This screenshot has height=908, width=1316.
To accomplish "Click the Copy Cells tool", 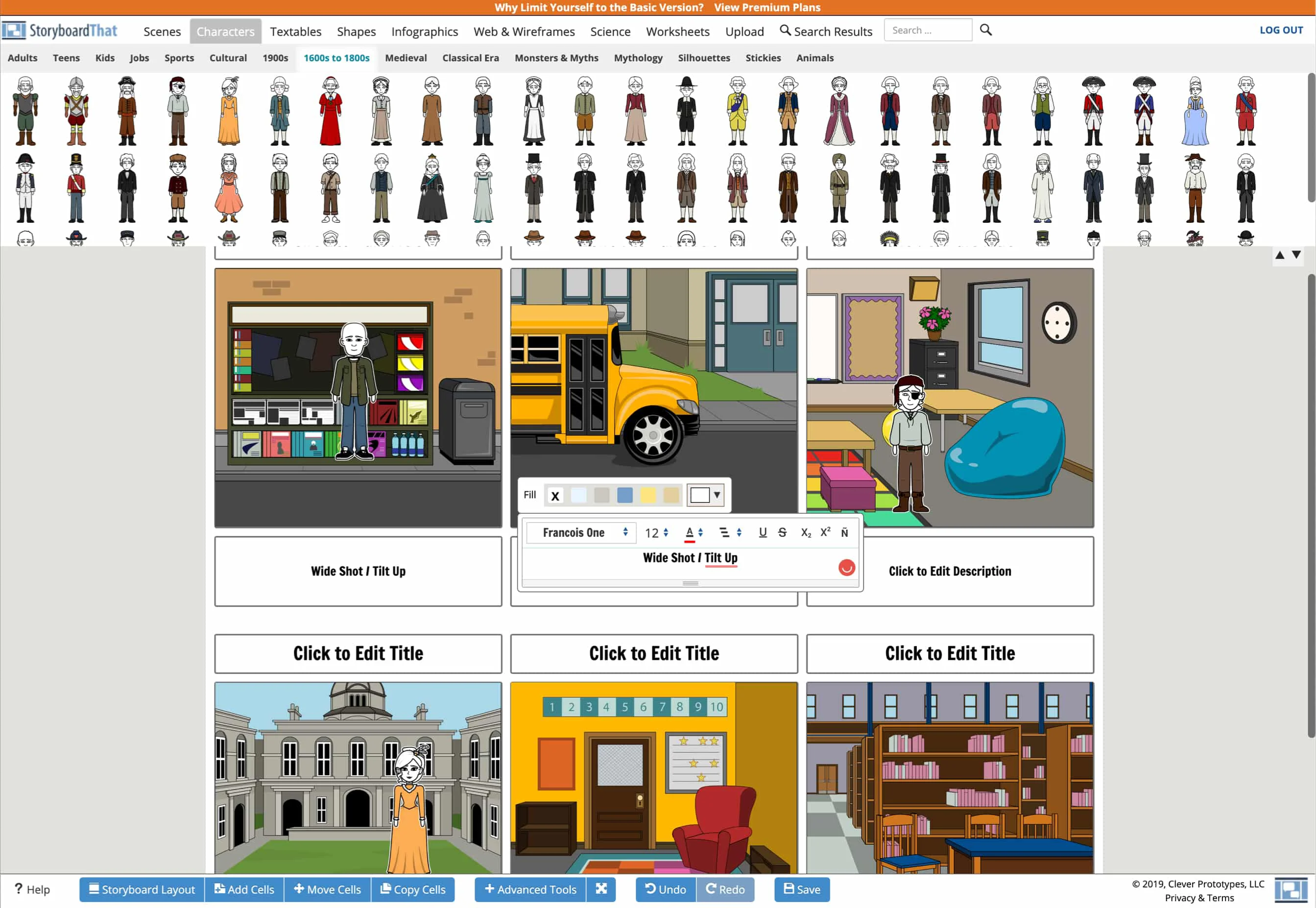I will (413, 889).
